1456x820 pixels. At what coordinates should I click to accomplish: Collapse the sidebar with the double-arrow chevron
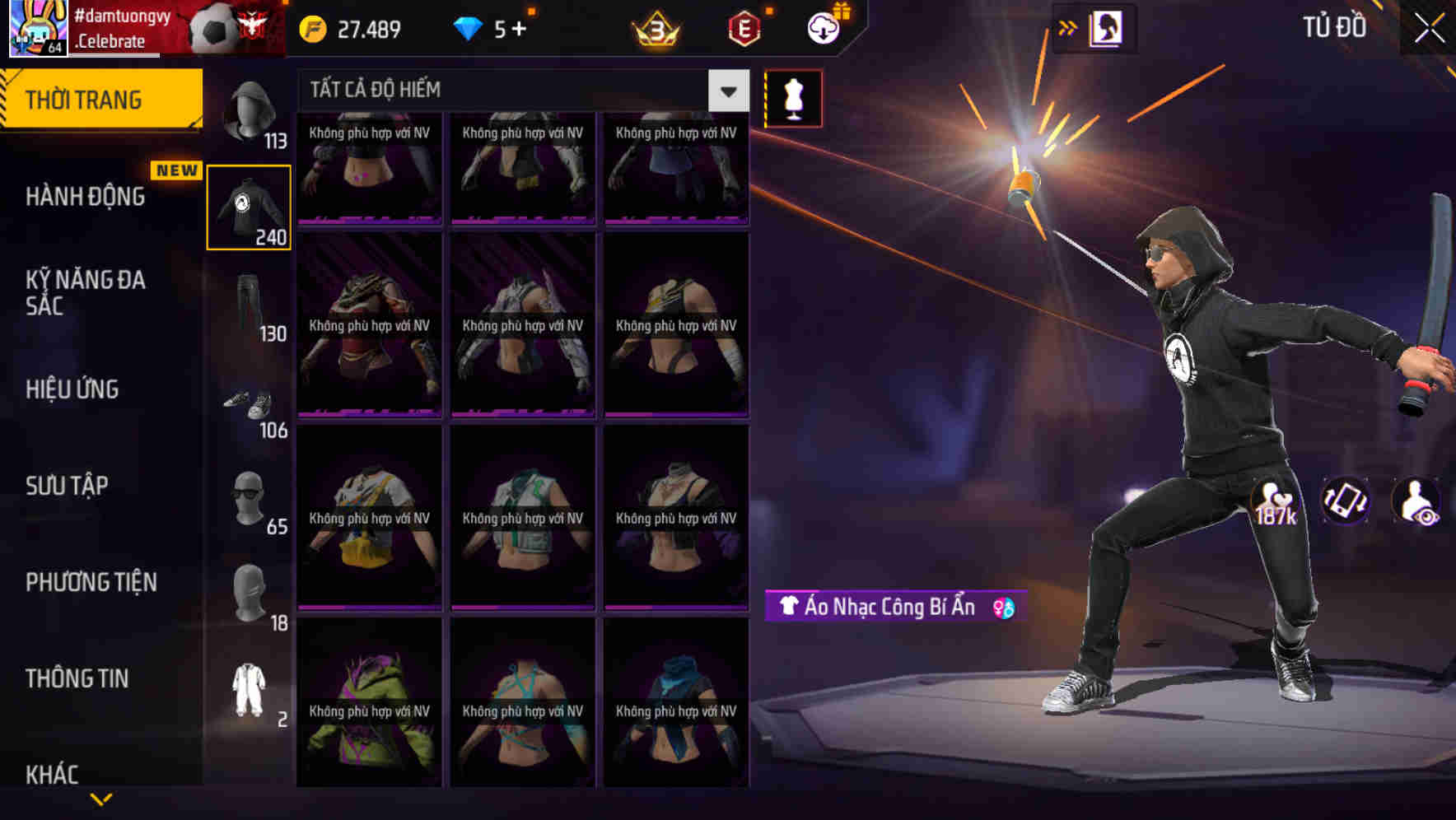click(1068, 27)
